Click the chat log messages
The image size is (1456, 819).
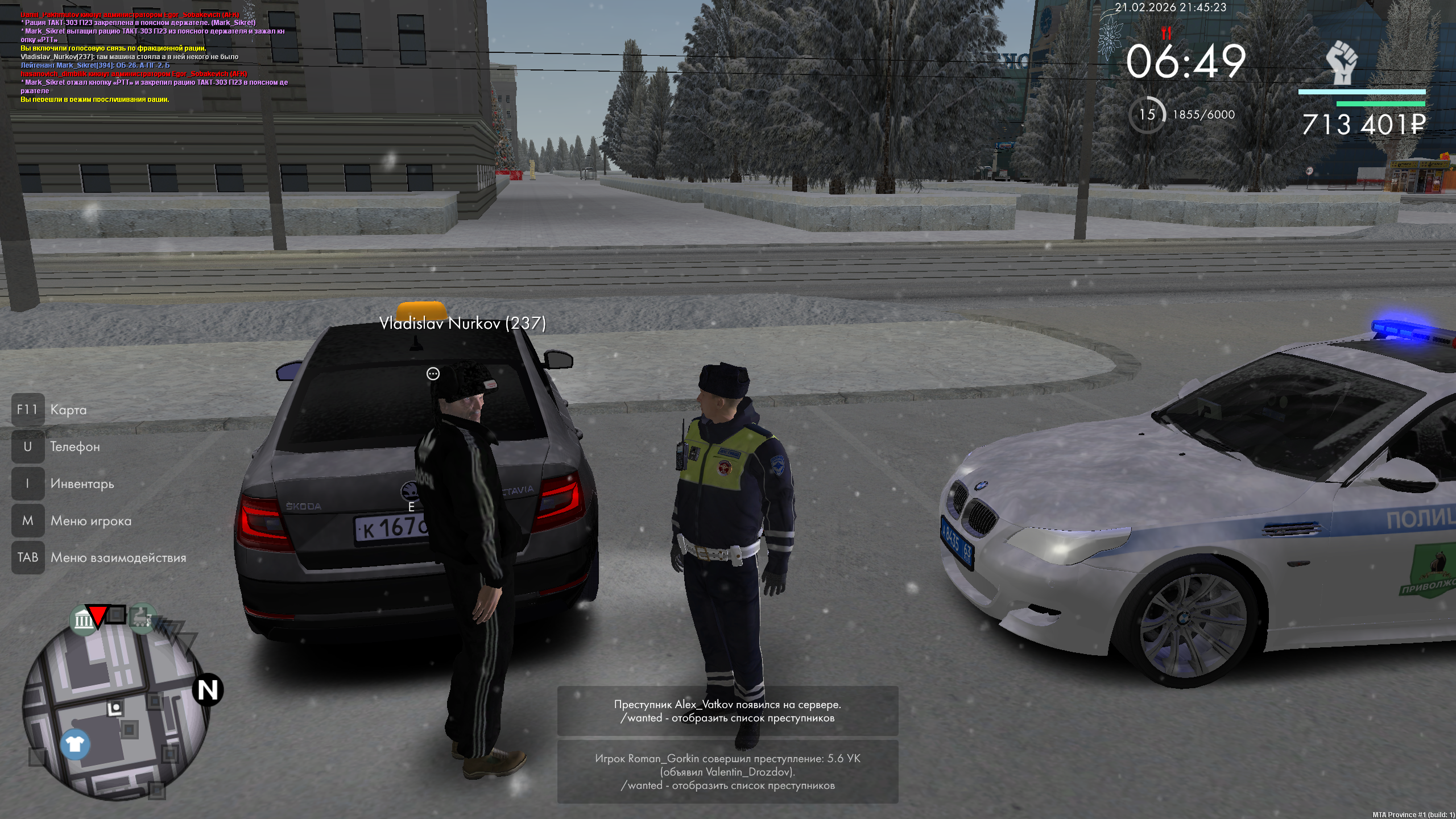(x=154, y=57)
